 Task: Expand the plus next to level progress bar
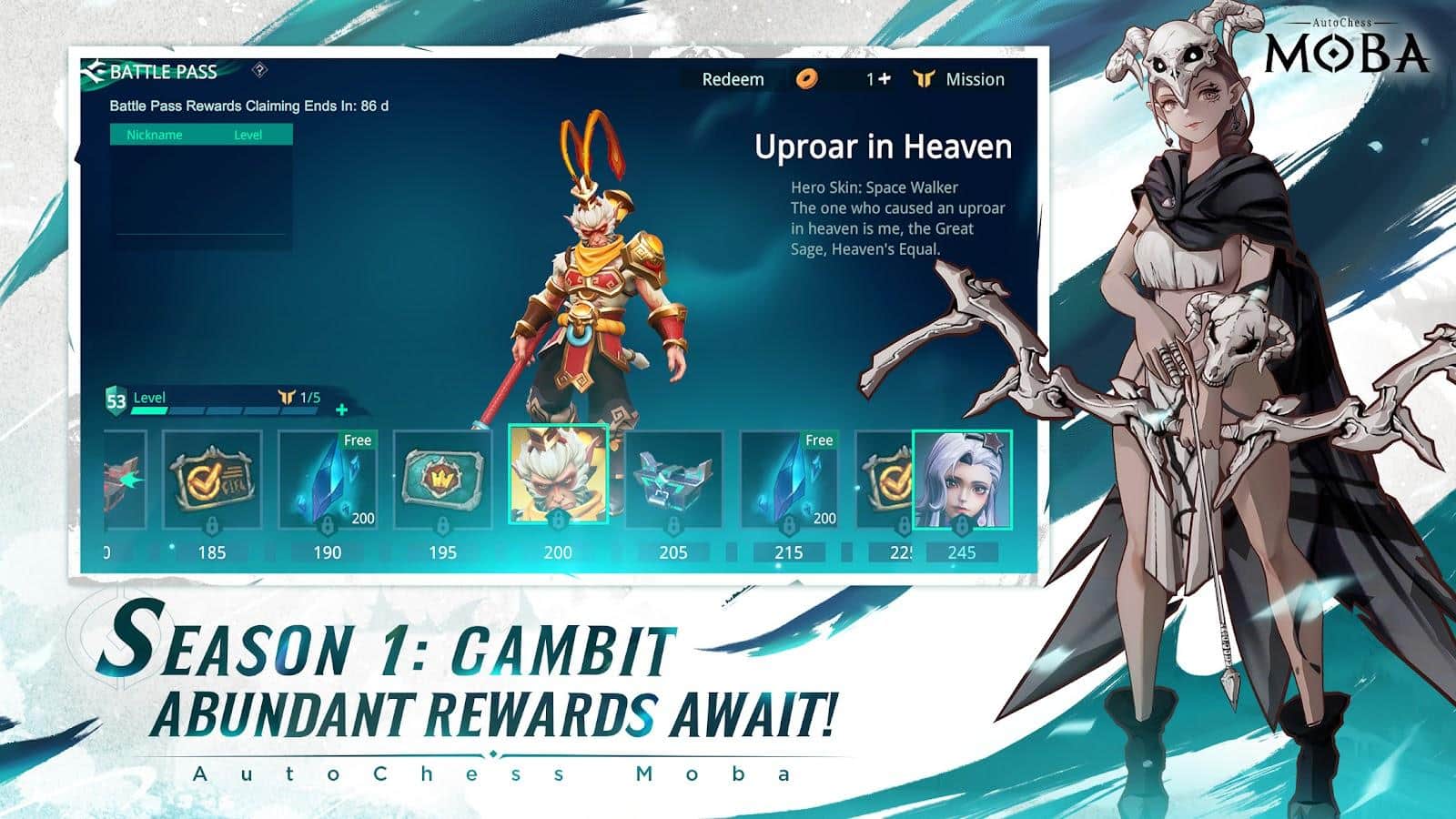340,411
